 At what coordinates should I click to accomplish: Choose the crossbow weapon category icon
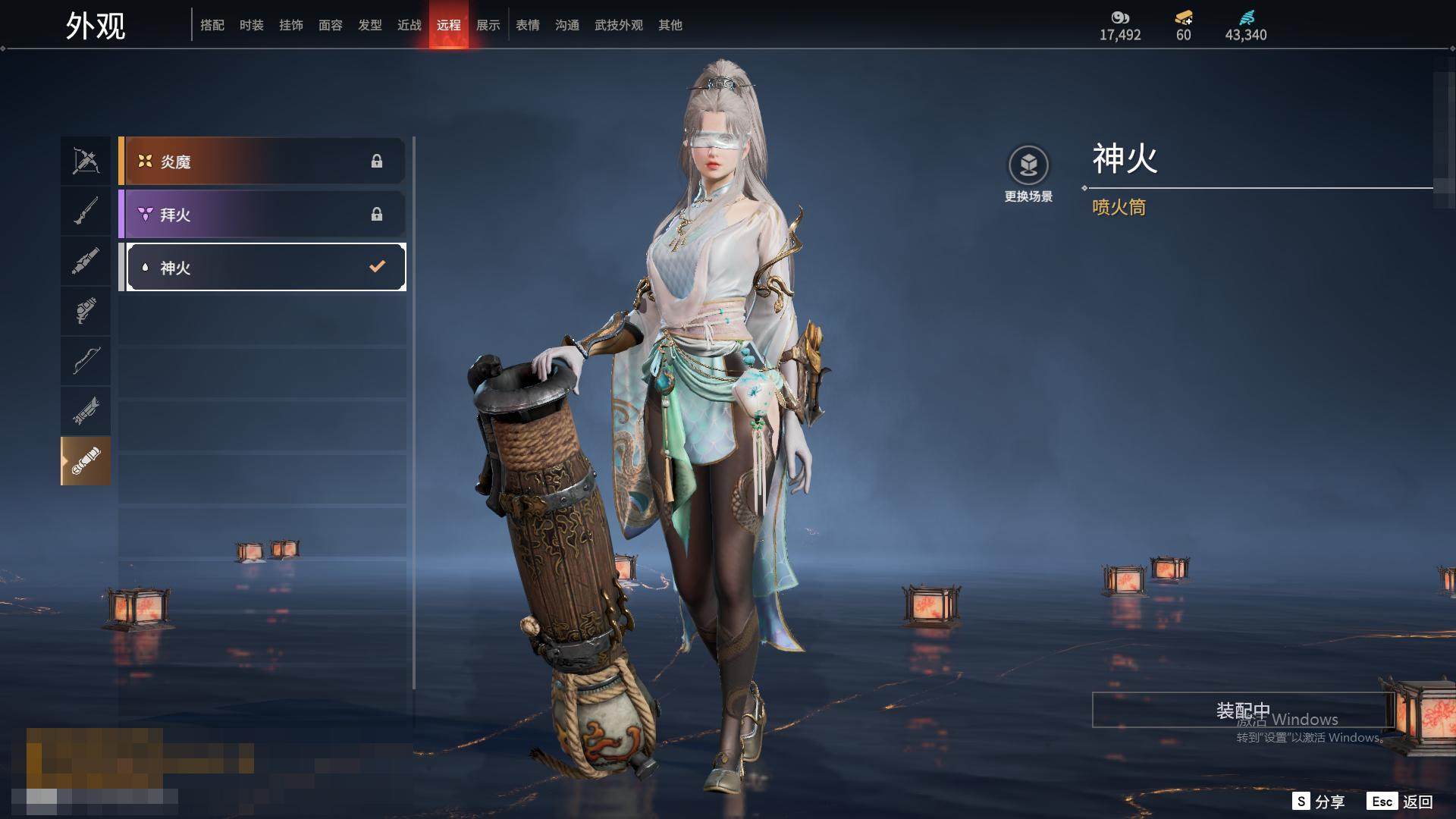(x=86, y=161)
